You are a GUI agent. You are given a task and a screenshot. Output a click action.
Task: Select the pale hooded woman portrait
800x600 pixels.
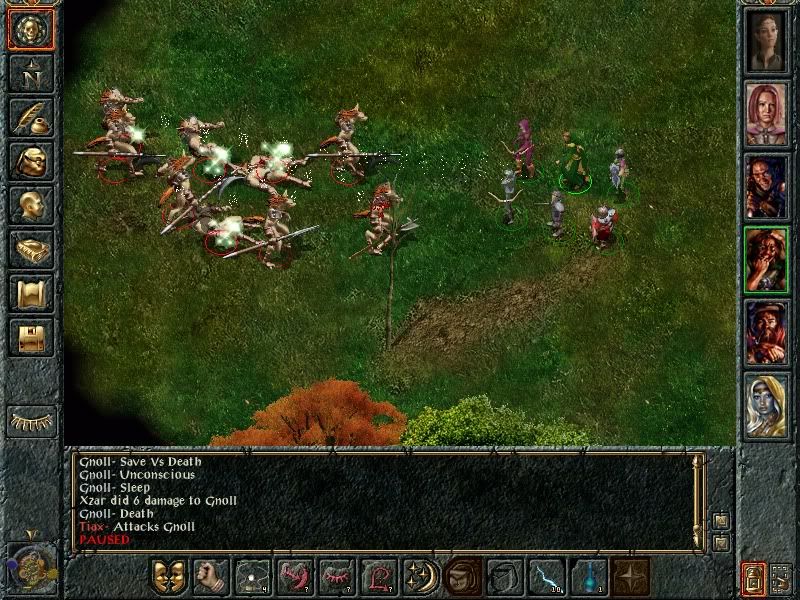point(765,403)
